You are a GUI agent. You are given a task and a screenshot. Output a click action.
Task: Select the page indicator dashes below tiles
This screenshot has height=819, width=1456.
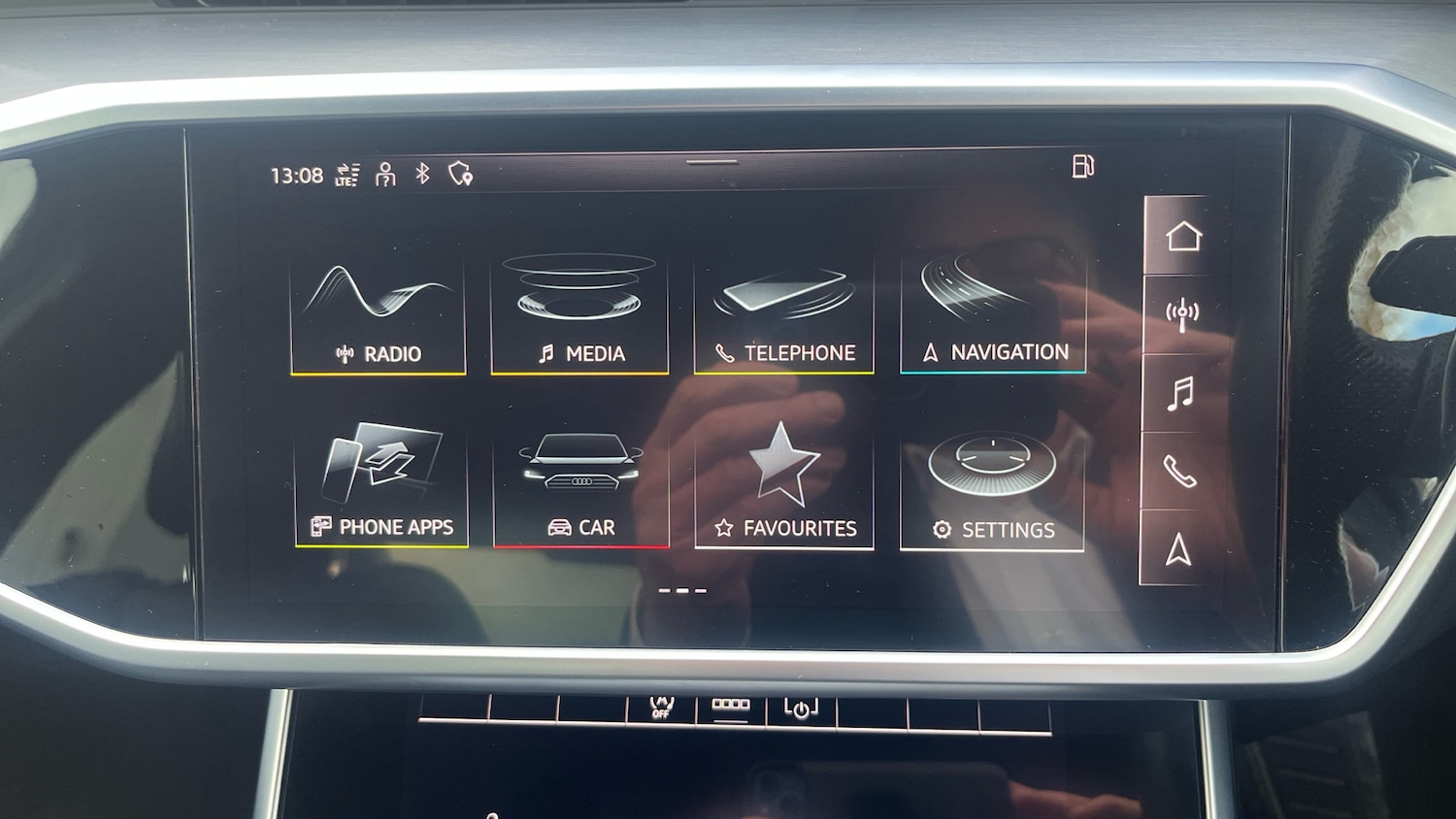(682, 590)
